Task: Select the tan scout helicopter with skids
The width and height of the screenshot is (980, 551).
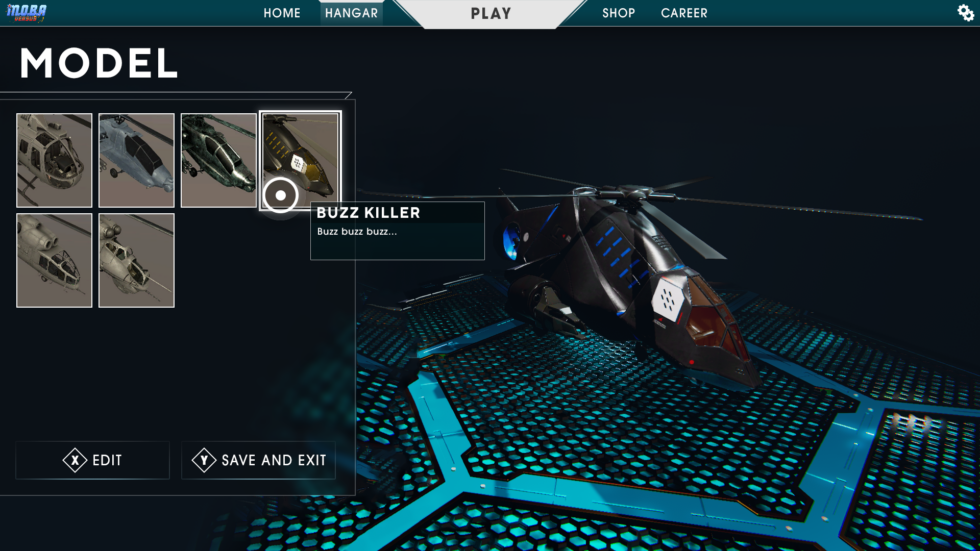Action: click(54, 160)
